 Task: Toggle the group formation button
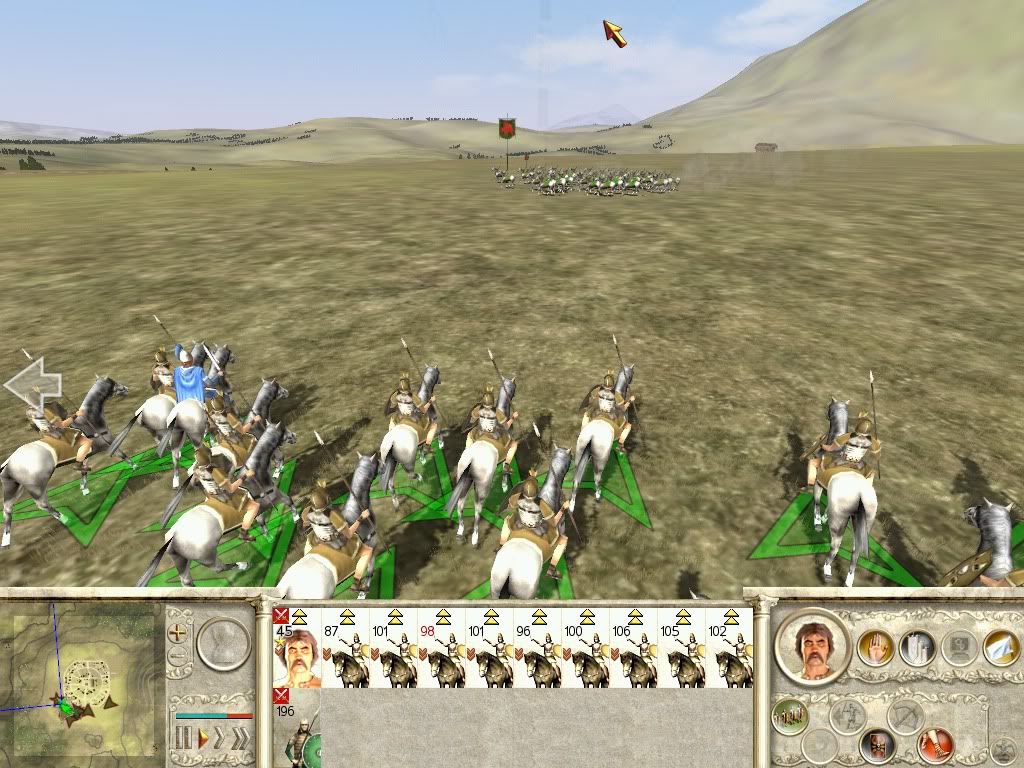790,715
